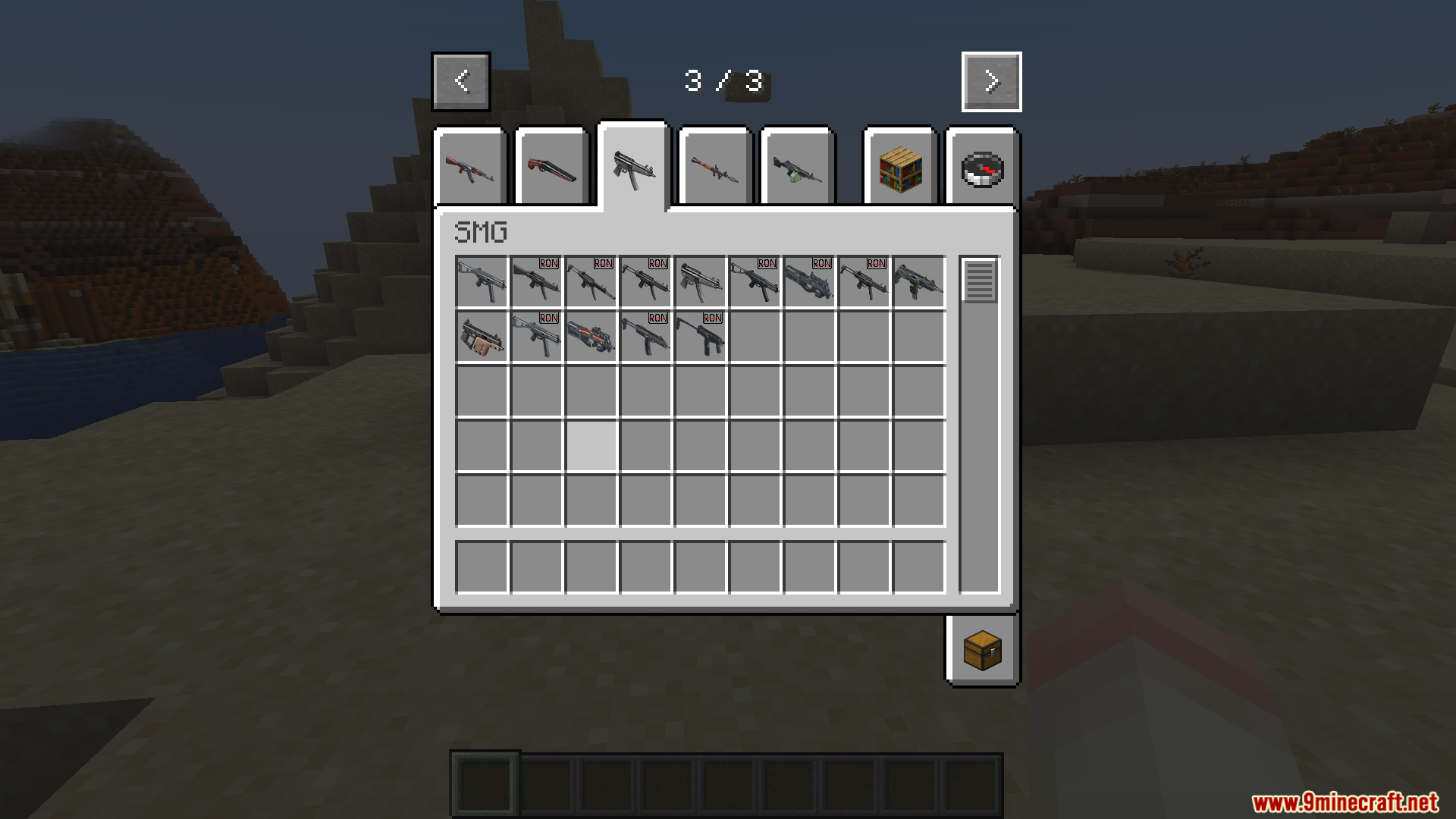Select the P90 with orange furniture
Screen dimensions: 1456x819
point(590,336)
